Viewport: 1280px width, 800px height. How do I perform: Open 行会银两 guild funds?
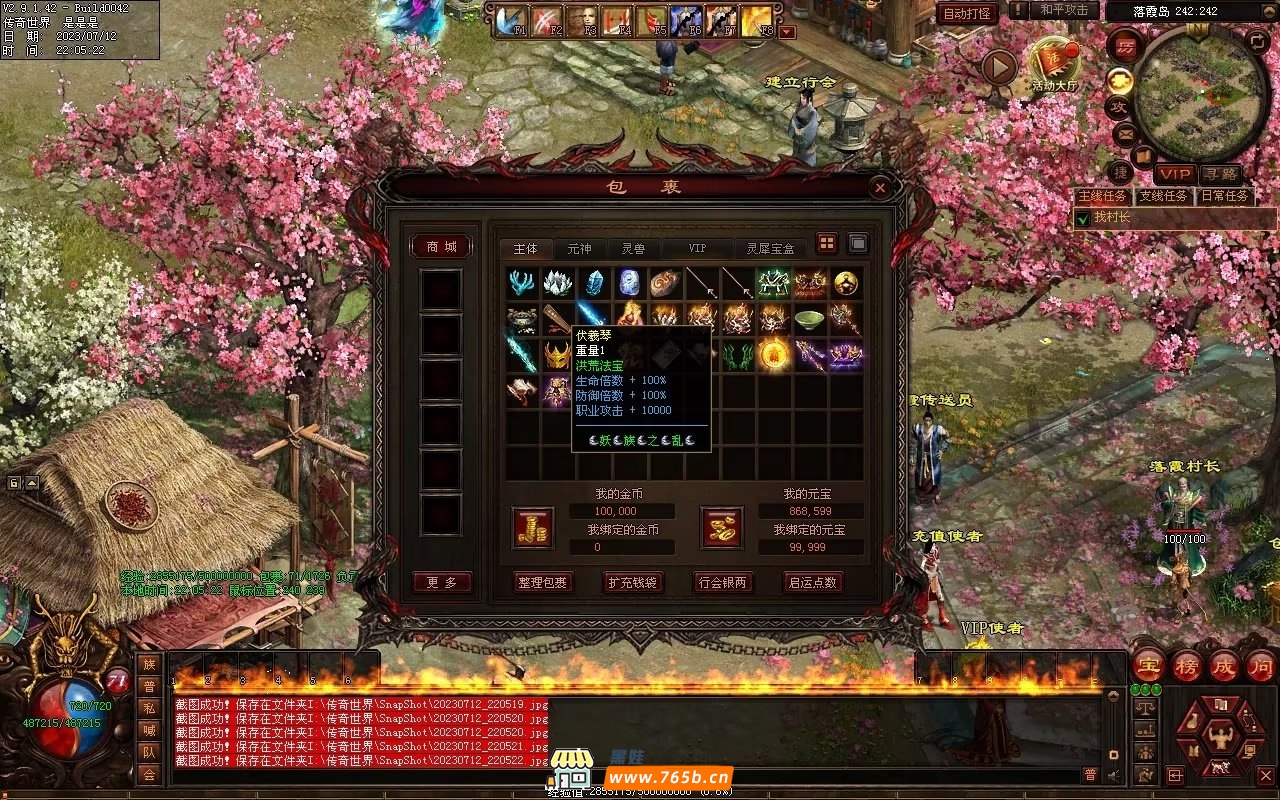click(723, 582)
